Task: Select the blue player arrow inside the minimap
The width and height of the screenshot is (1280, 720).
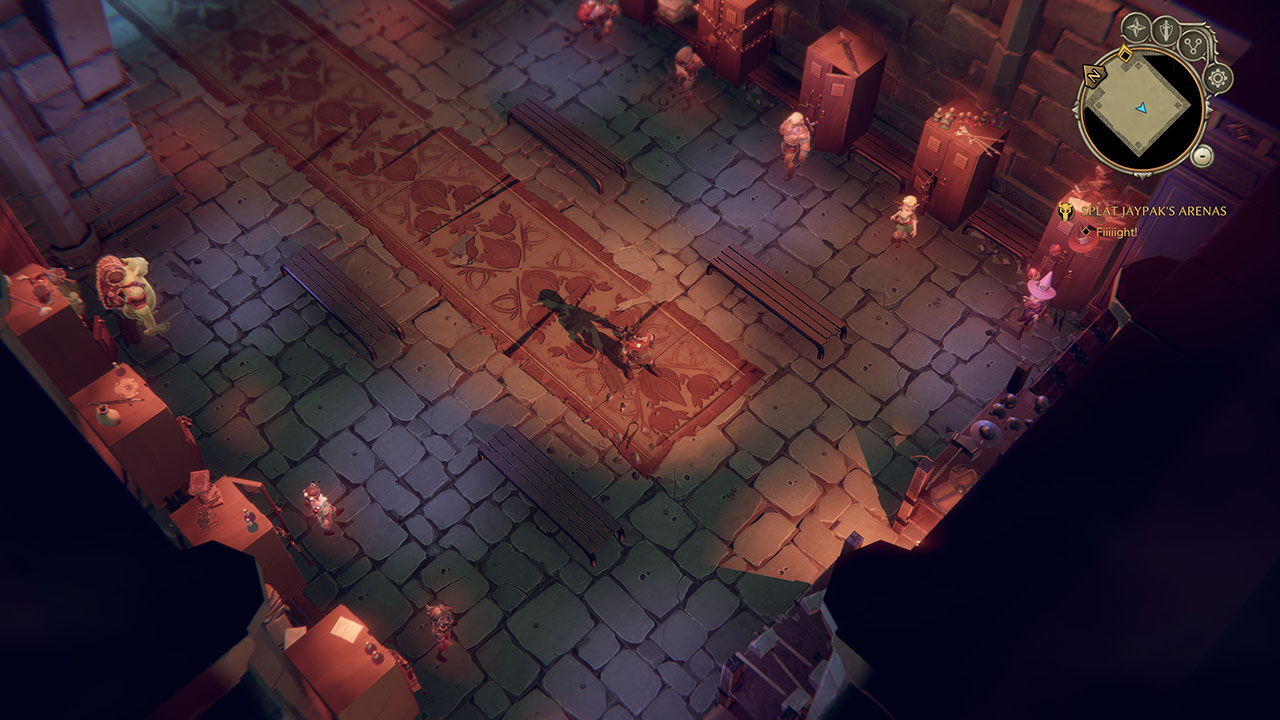Action: [1142, 109]
